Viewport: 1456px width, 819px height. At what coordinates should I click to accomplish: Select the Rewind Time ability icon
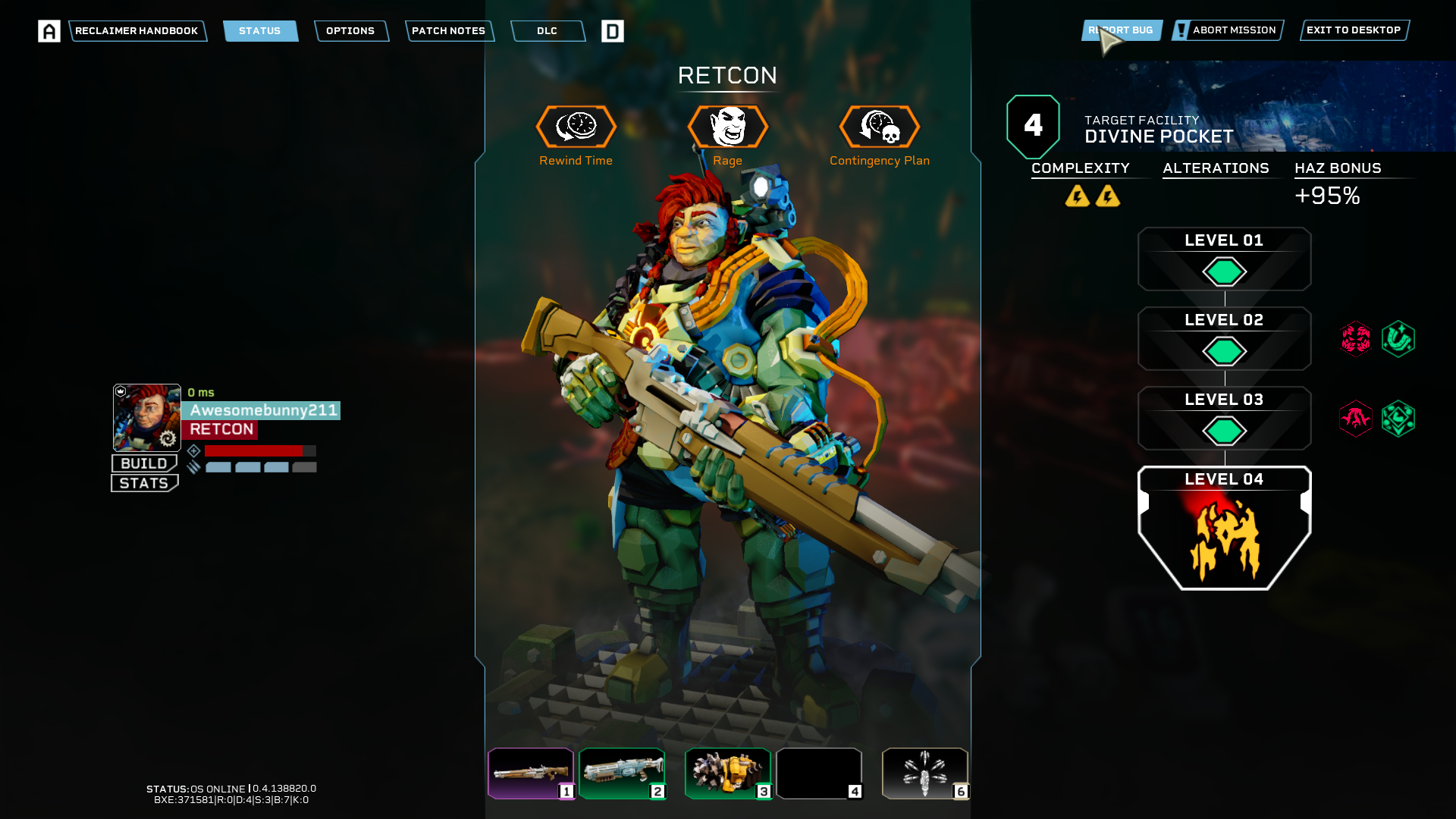576,127
